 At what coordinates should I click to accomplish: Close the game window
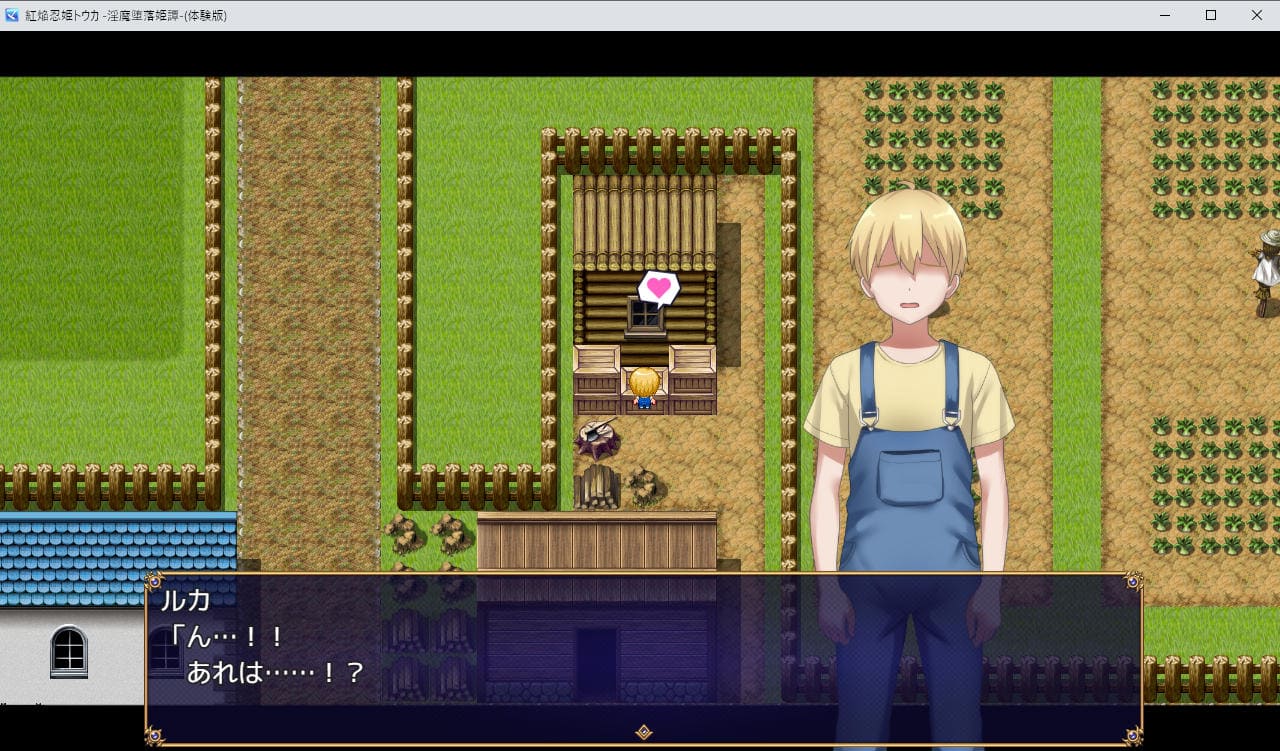pos(1256,15)
